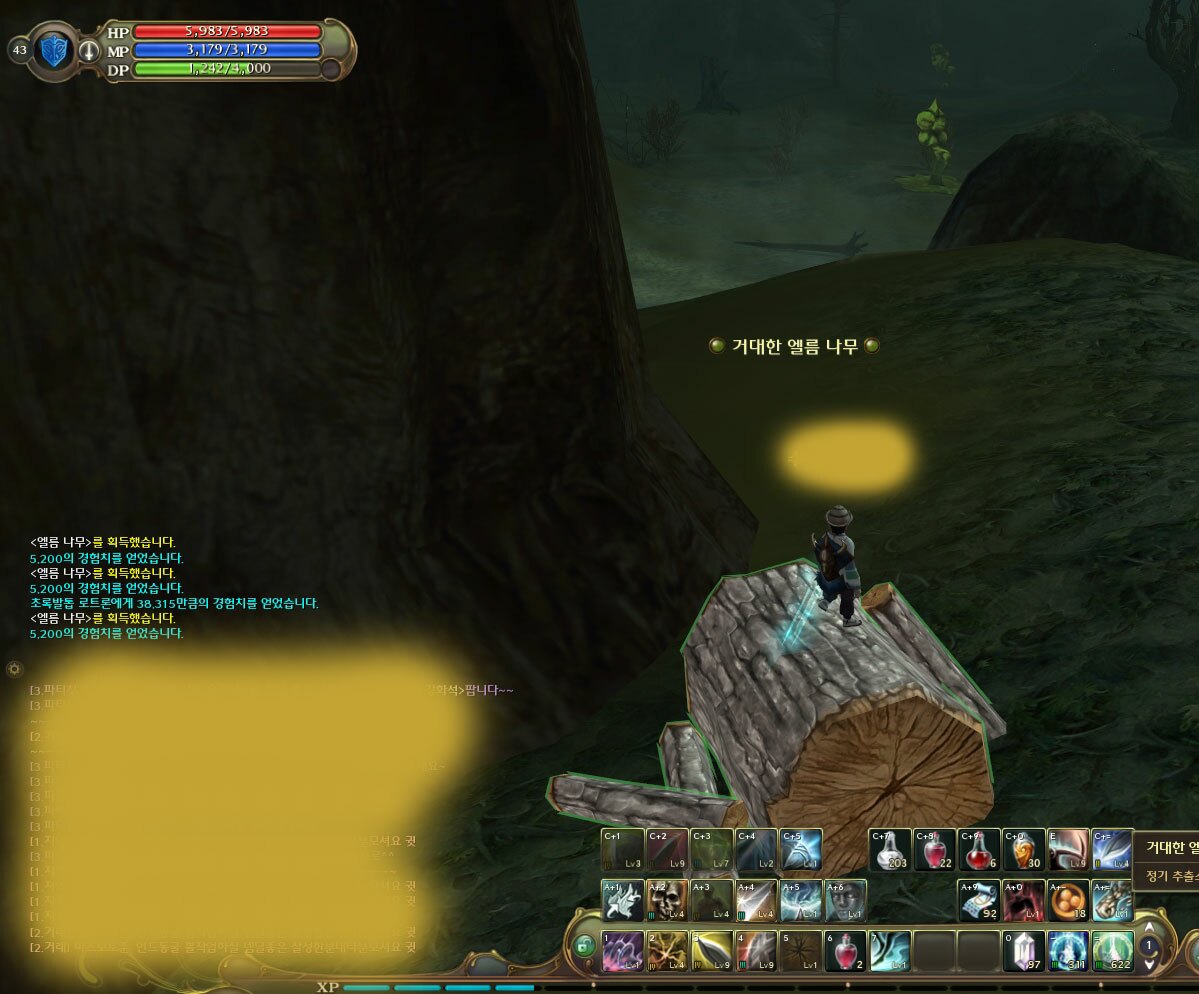Use the green item with 622 count
1199x994 pixels.
(1112, 952)
